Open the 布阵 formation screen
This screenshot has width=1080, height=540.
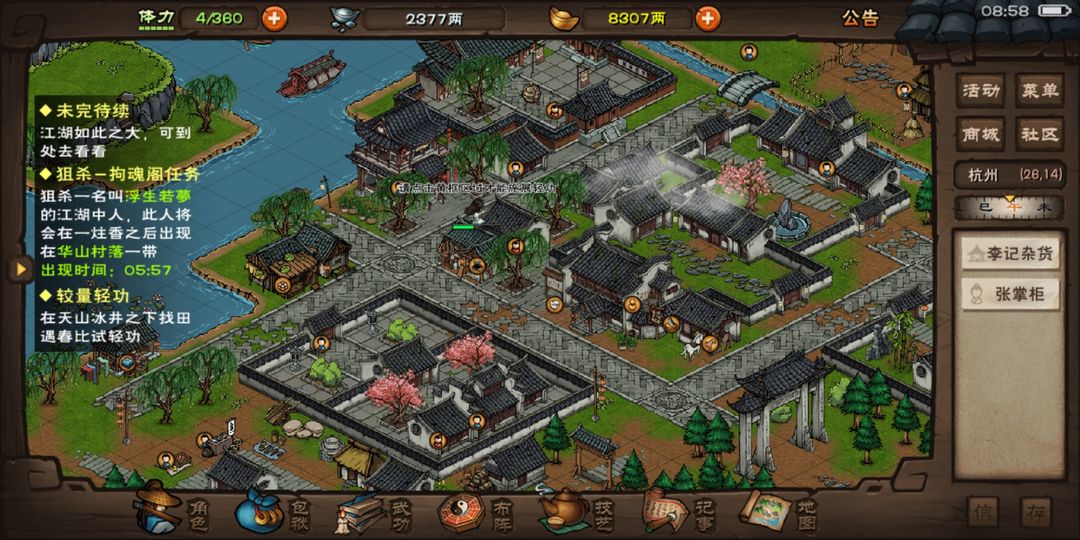[x=473, y=512]
